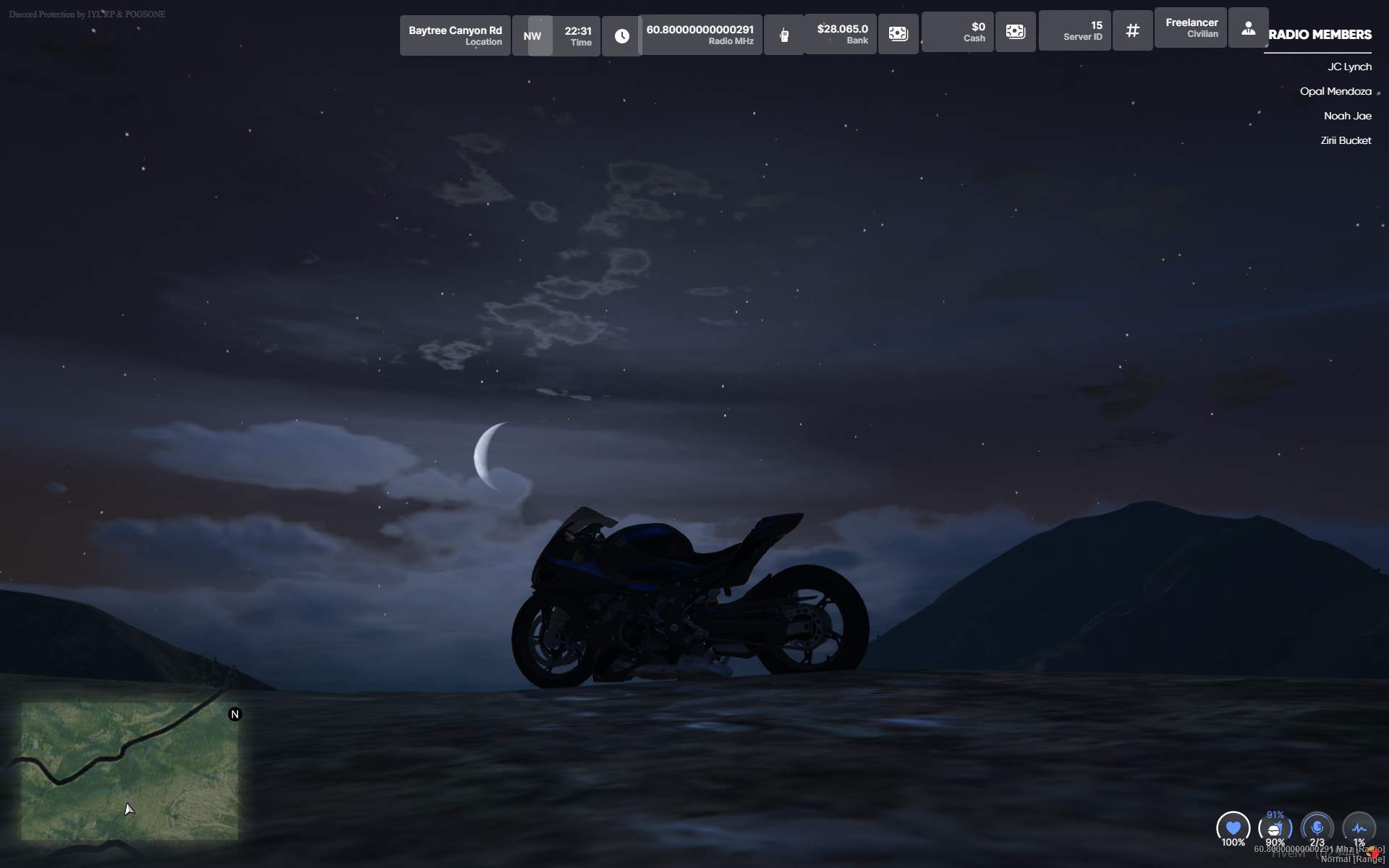Click the hash Server ID icon

point(1132,30)
